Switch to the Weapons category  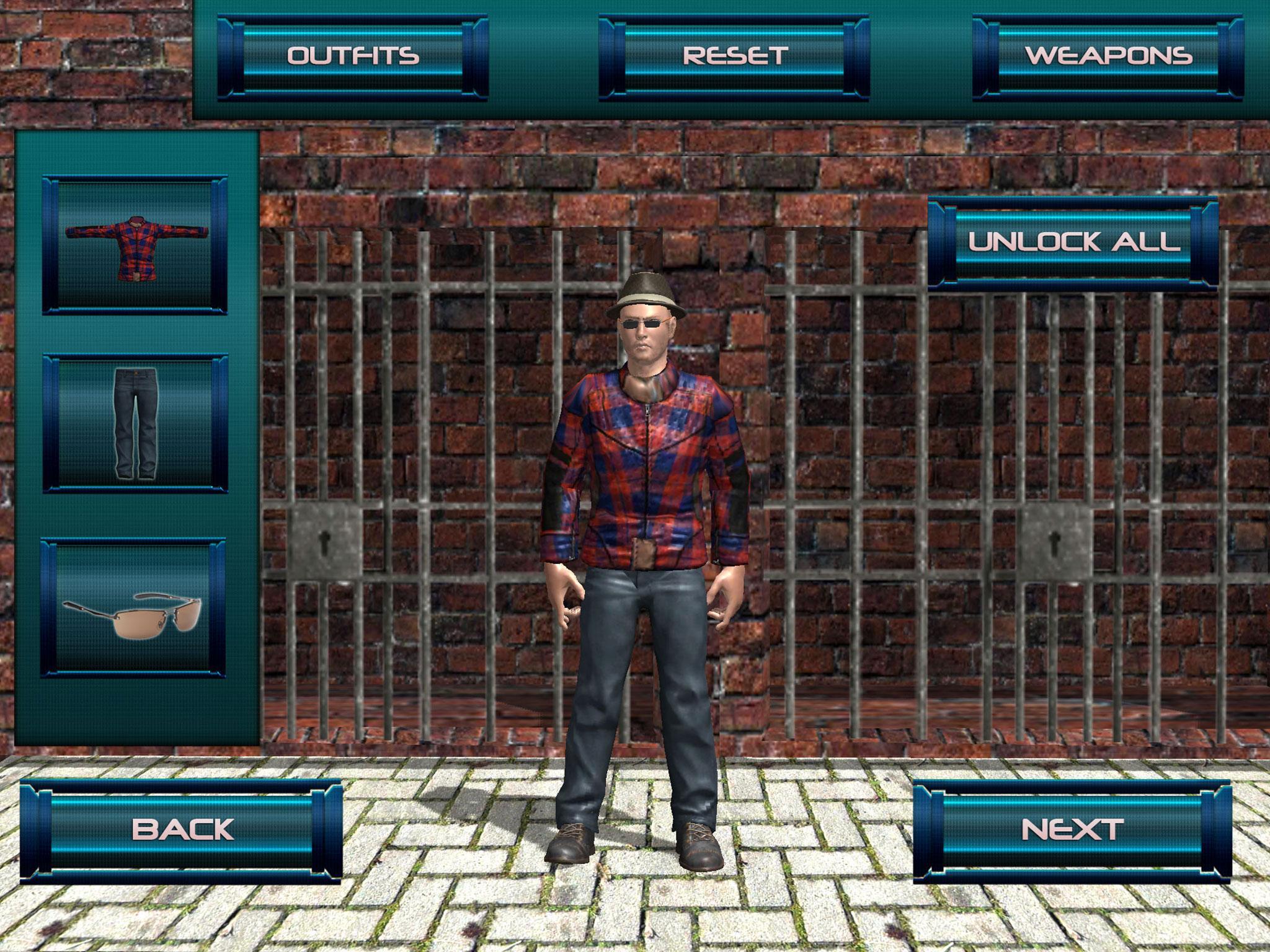1108,57
